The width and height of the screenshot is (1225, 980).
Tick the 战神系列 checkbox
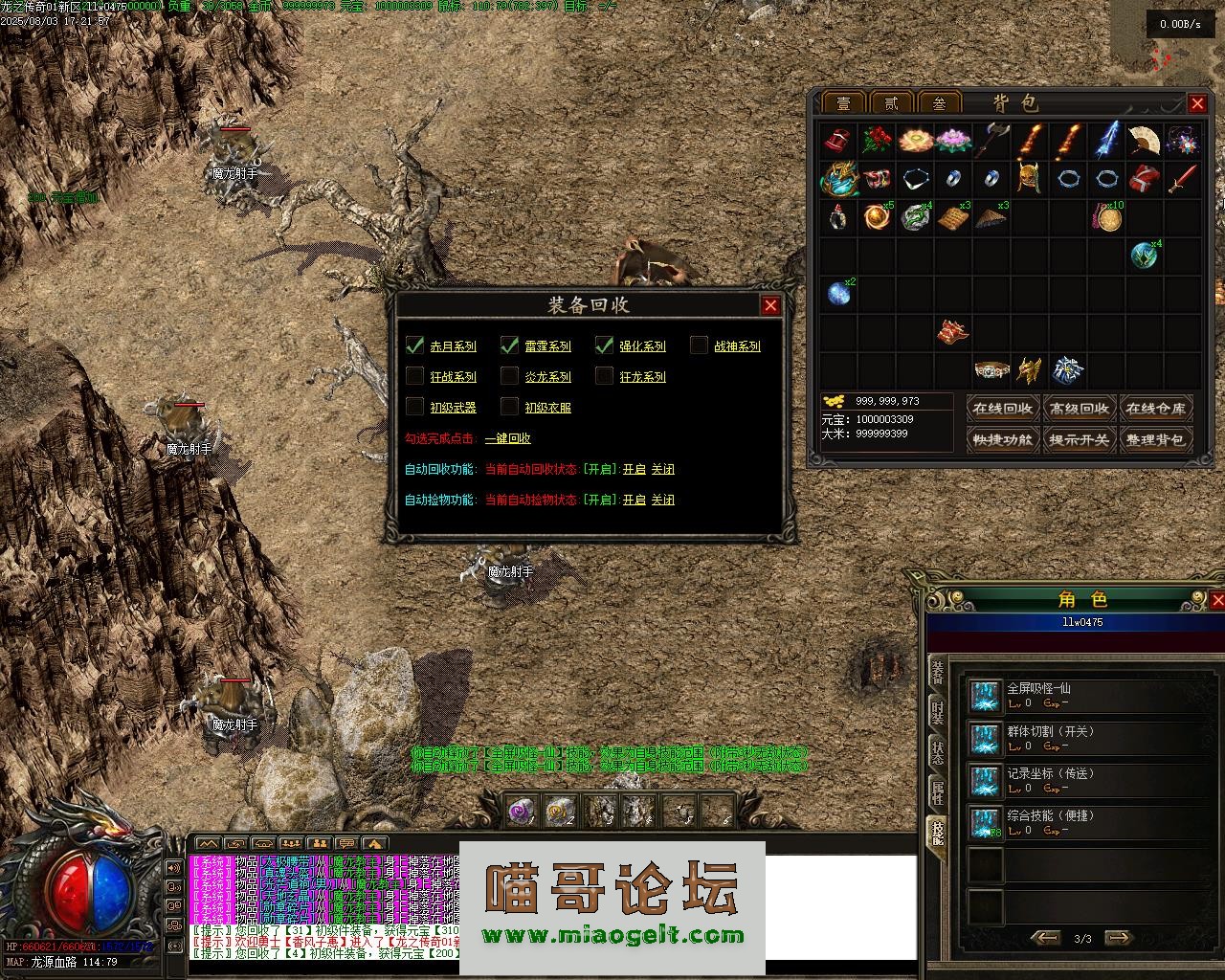click(700, 345)
